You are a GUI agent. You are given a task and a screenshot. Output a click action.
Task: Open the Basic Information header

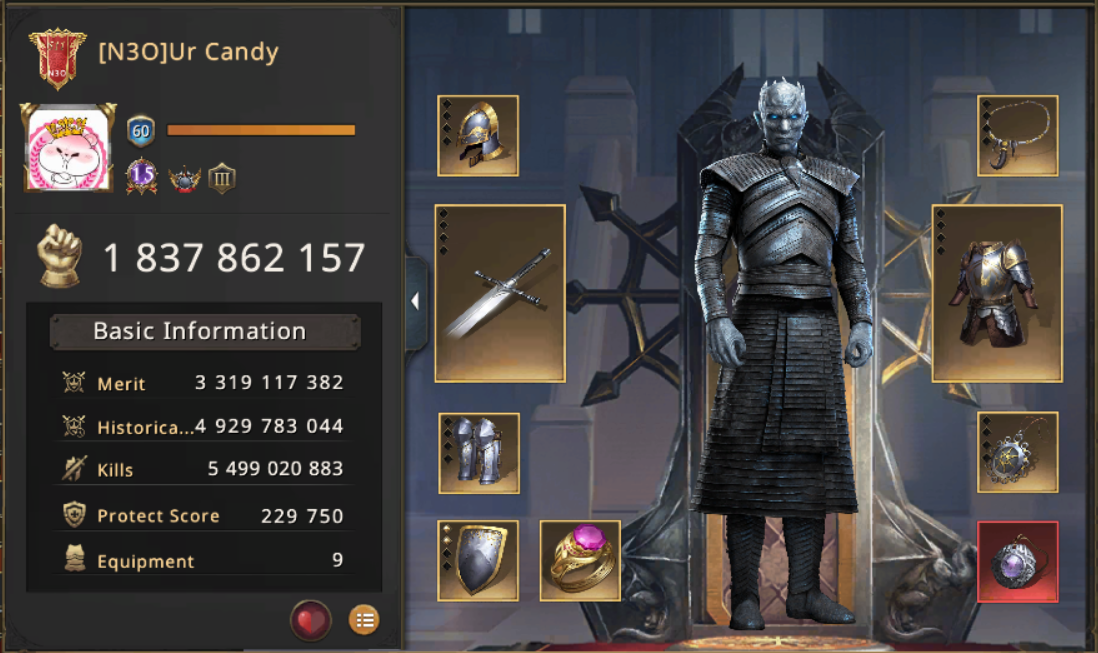(200, 331)
